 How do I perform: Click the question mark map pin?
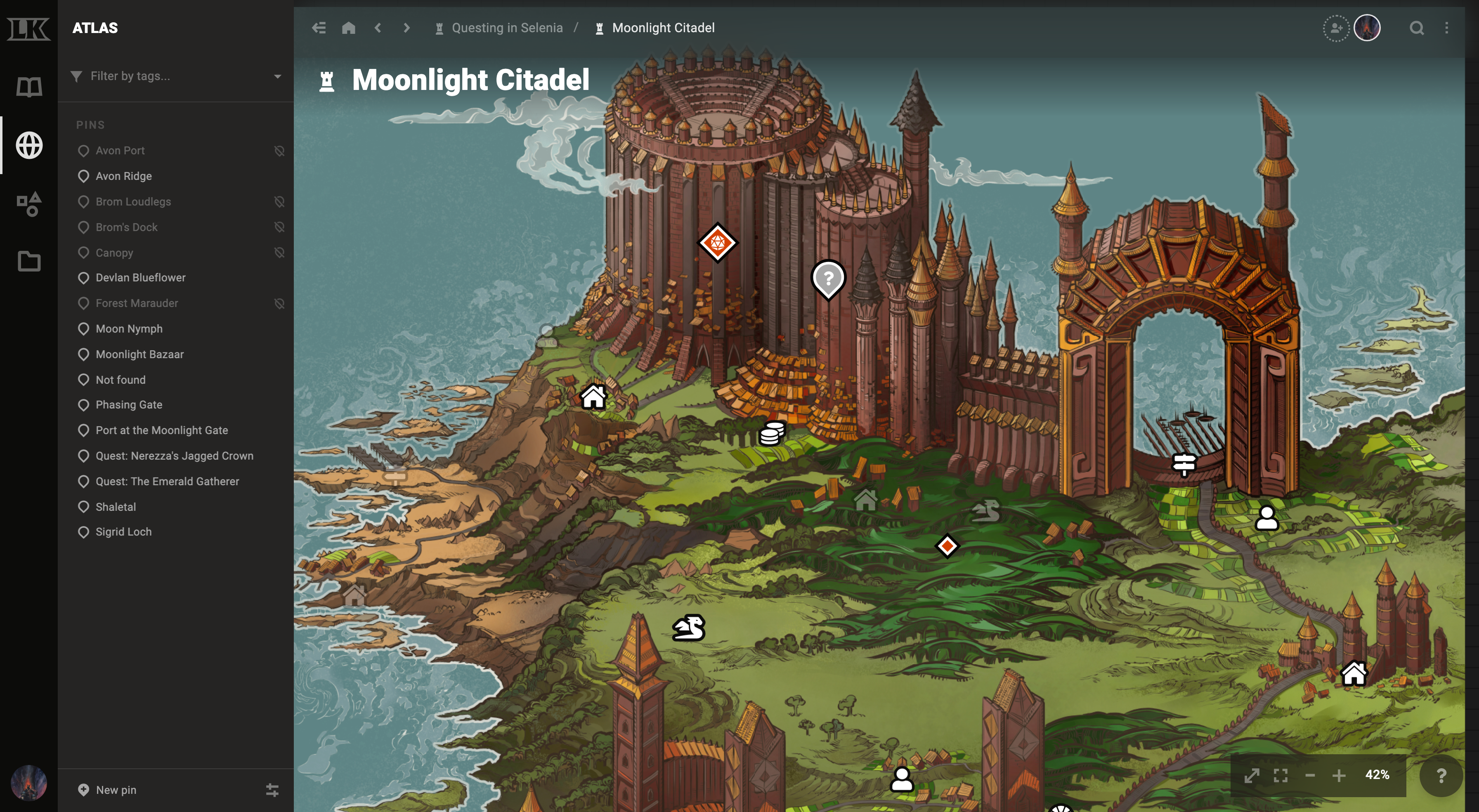(828, 279)
